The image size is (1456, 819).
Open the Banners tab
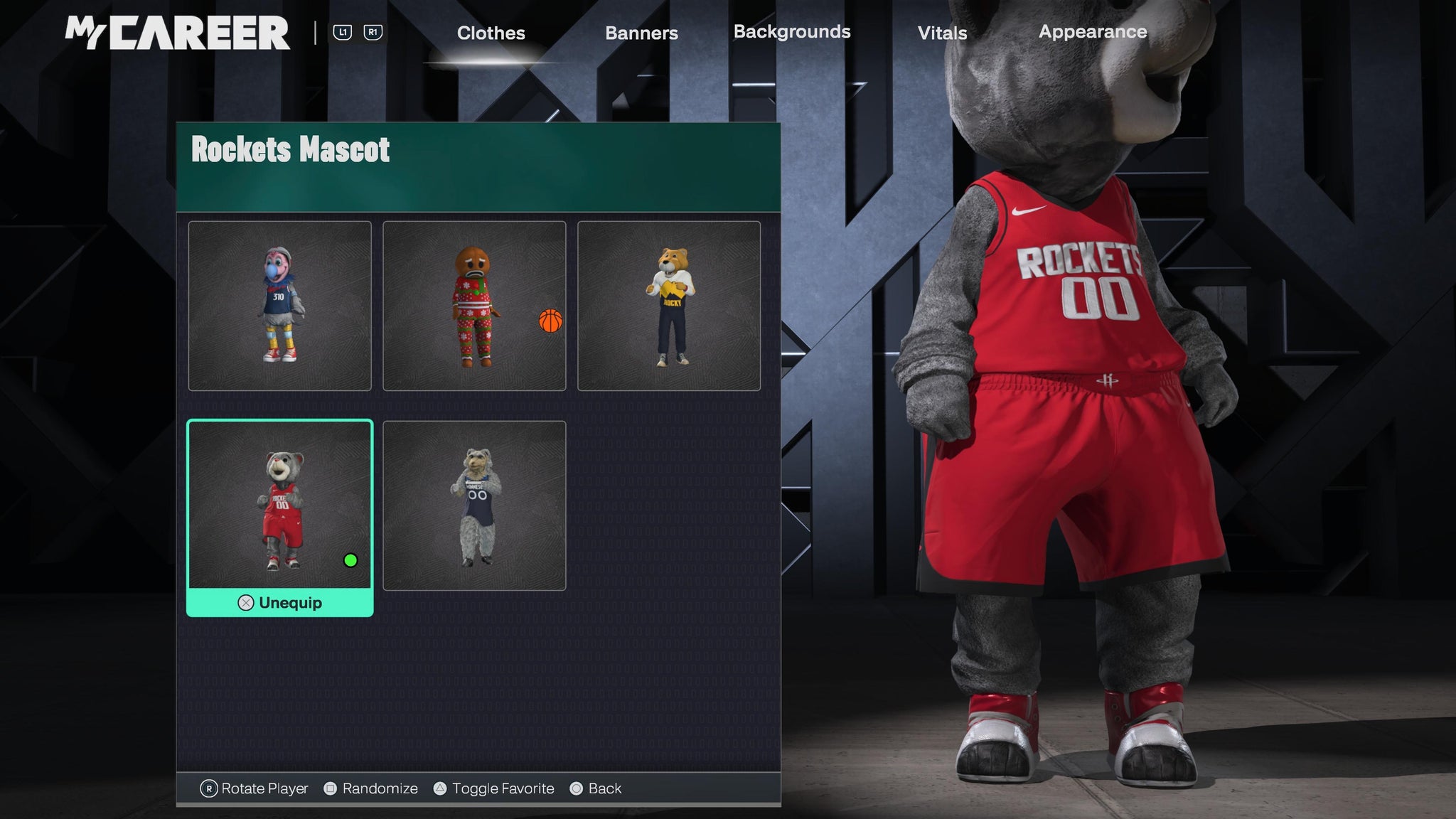pyautogui.click(x=641, y=33)
